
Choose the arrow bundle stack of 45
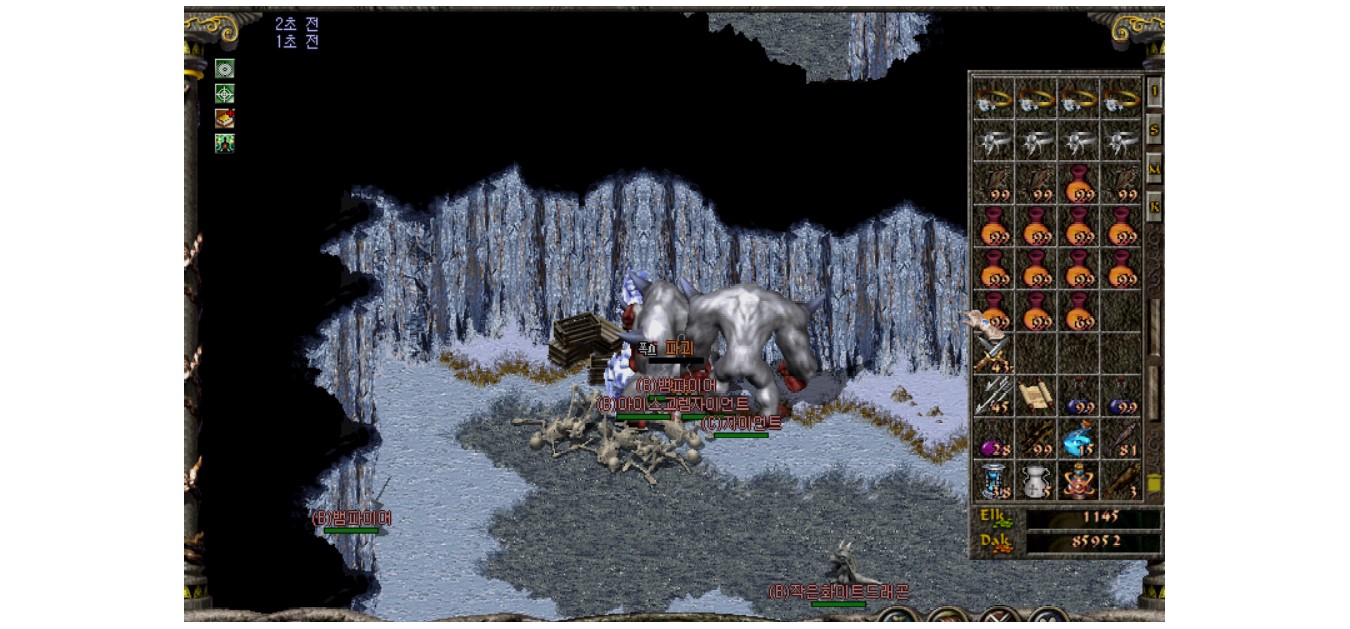tap(994, 396)
